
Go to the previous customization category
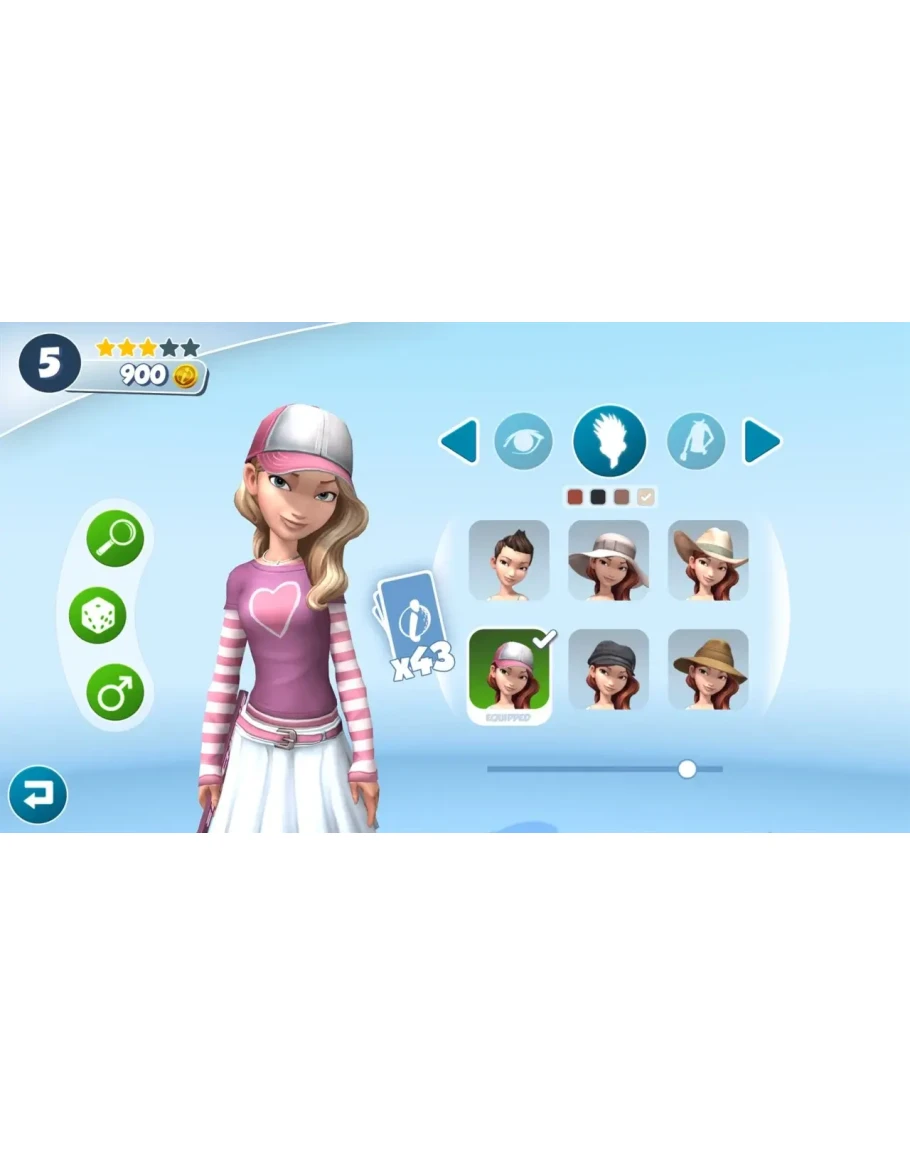tap(460, 442)
